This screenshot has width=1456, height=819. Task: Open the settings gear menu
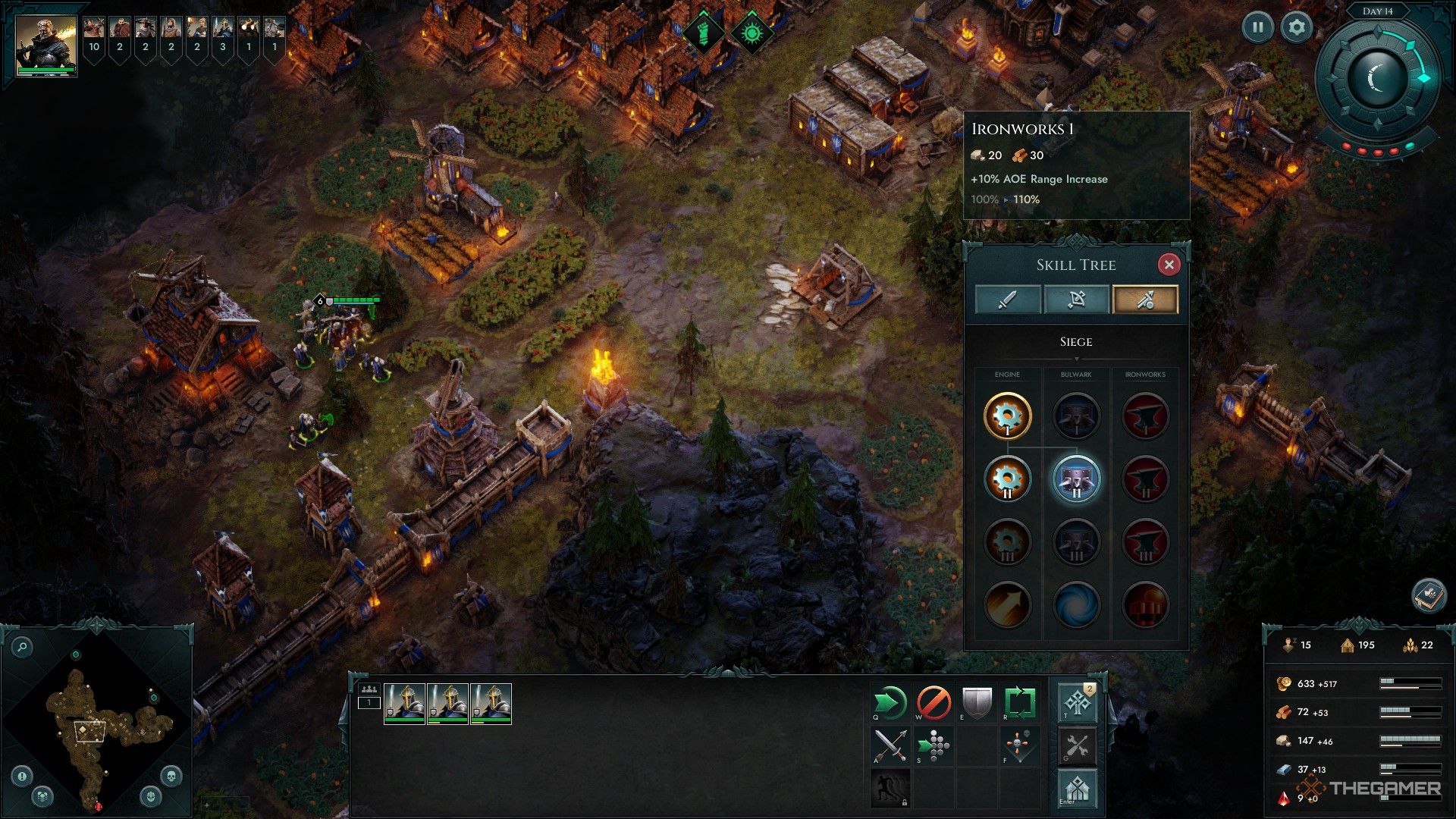coord(1297,27)
